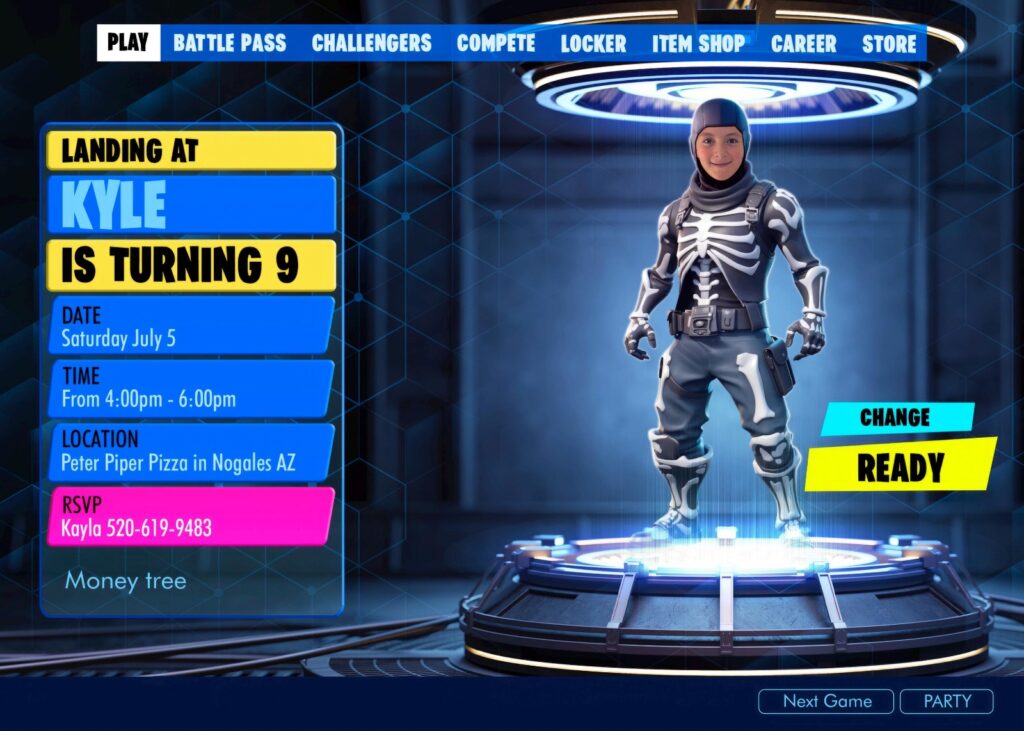This screenshot has height=731, width=1024.
Task: Click the Next Game button
Action: [826, 701]
